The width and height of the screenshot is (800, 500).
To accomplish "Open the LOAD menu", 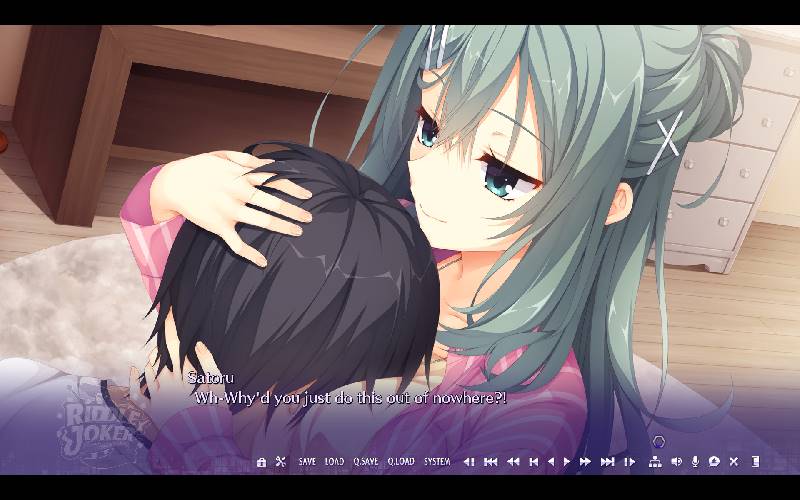I will pyautogui.click(x=334, y=462).
